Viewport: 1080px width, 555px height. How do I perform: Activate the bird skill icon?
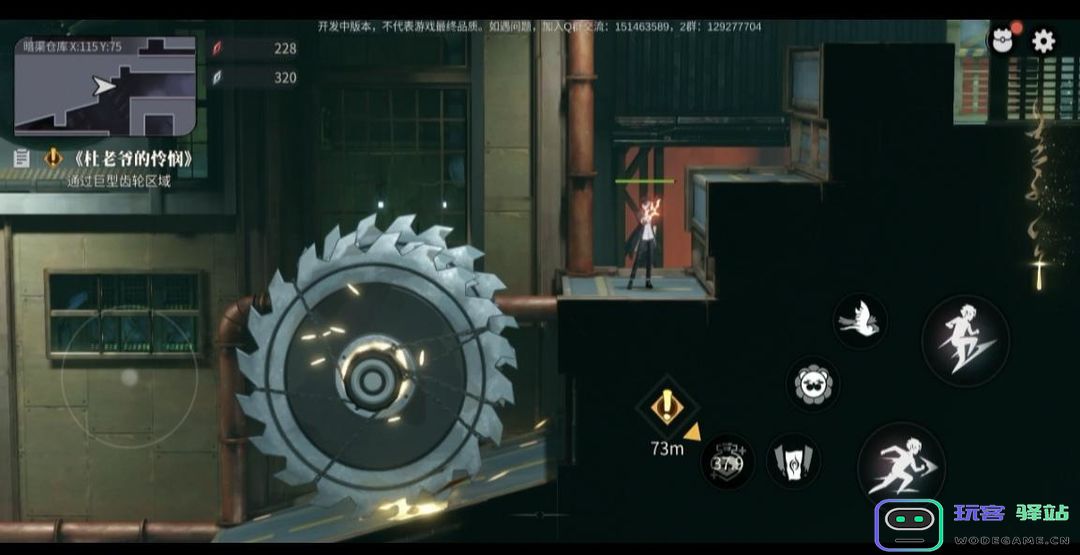pos(860,321)
